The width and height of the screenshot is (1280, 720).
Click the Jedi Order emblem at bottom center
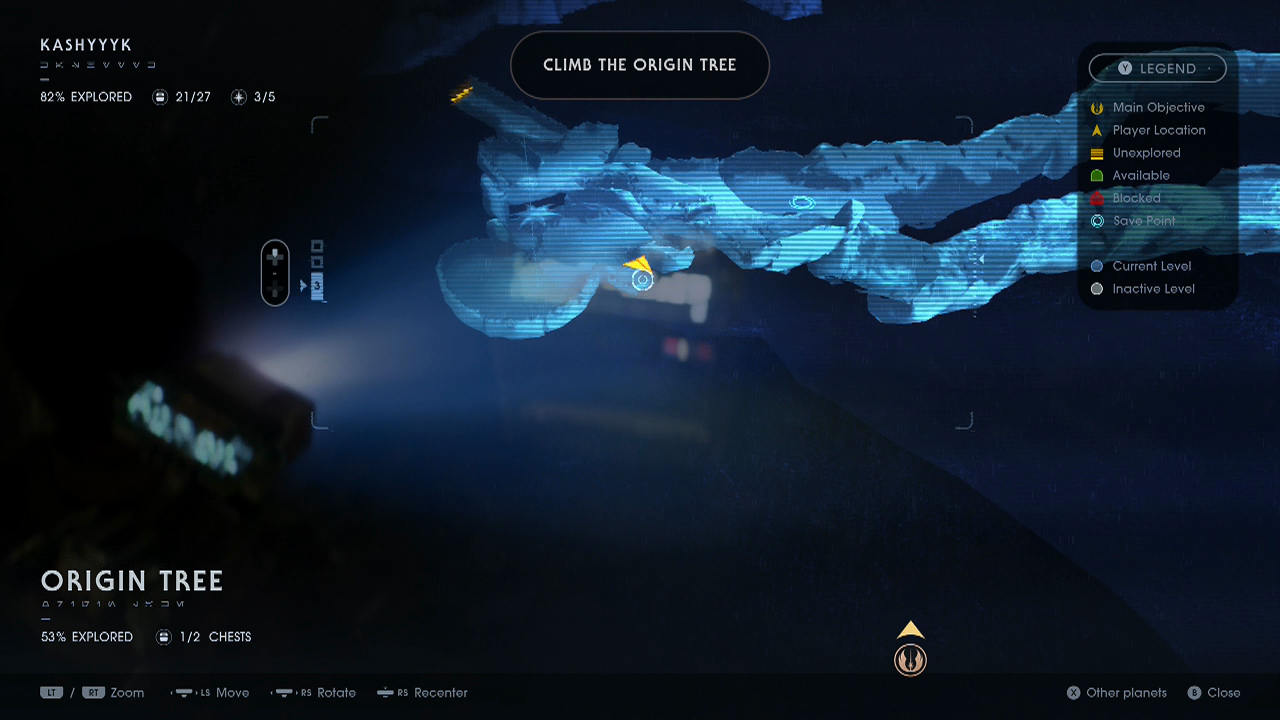[x=910, y=659]
